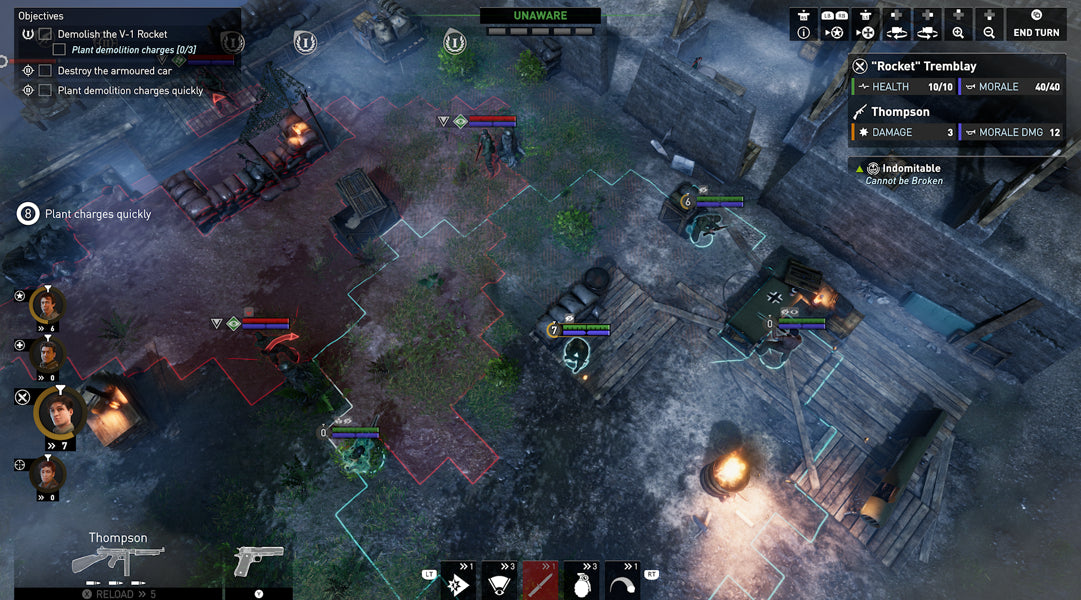Activate the overwatch vision cone ability

(x=499, y=580)
